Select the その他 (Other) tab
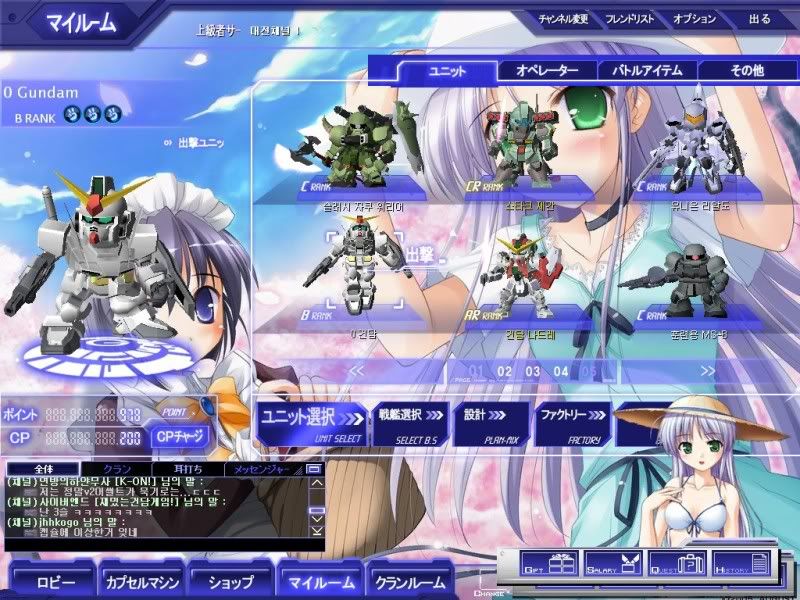The height and width of the screenshot is (600, 800). pos(745,71)
